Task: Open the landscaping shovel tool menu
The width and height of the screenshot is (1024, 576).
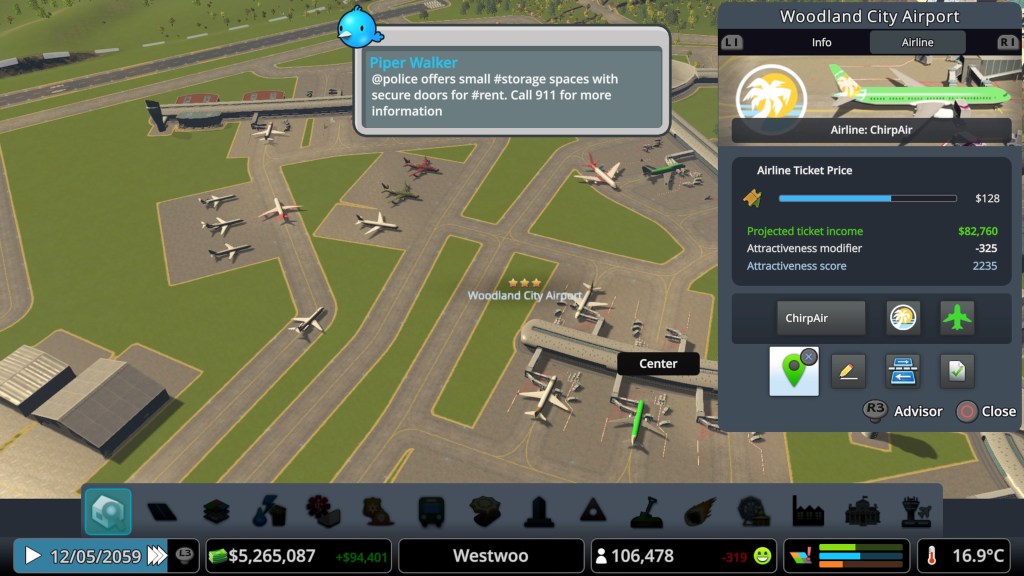Action: coord(646,511)
